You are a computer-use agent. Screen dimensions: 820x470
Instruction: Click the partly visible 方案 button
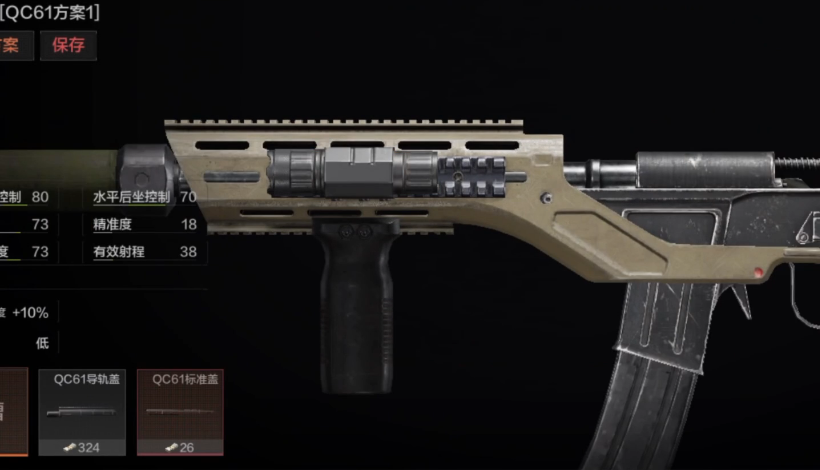pyautogui.click(x=14, y=45)
